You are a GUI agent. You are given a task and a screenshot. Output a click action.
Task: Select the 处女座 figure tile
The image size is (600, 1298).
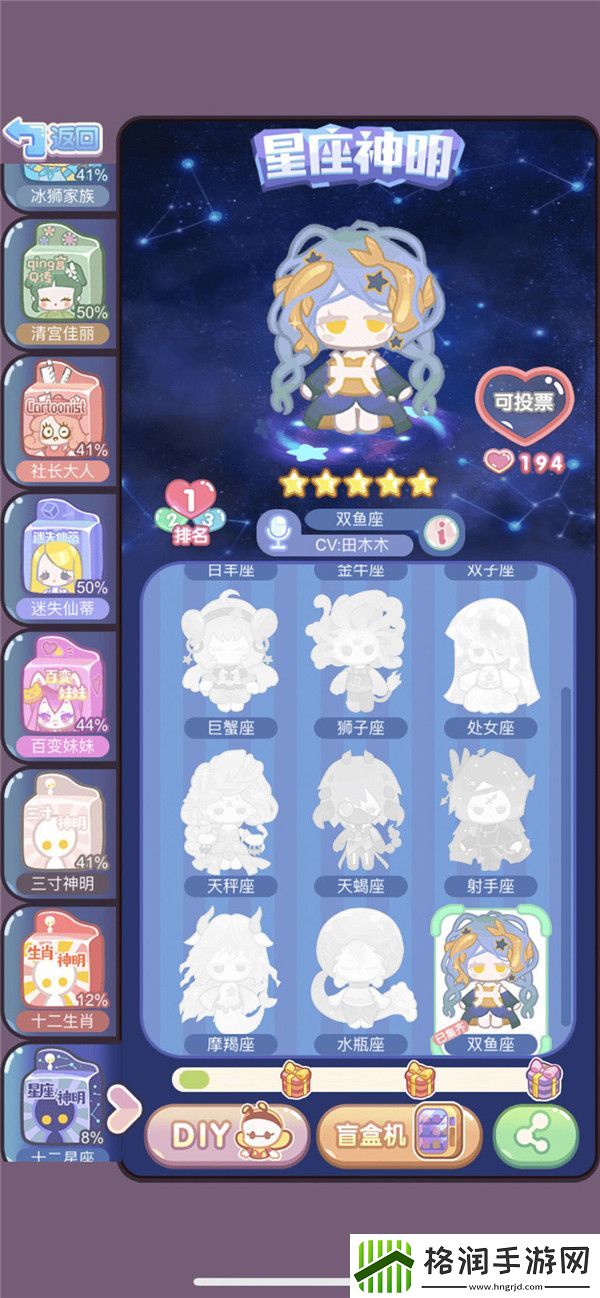click(x=490, y=660)
